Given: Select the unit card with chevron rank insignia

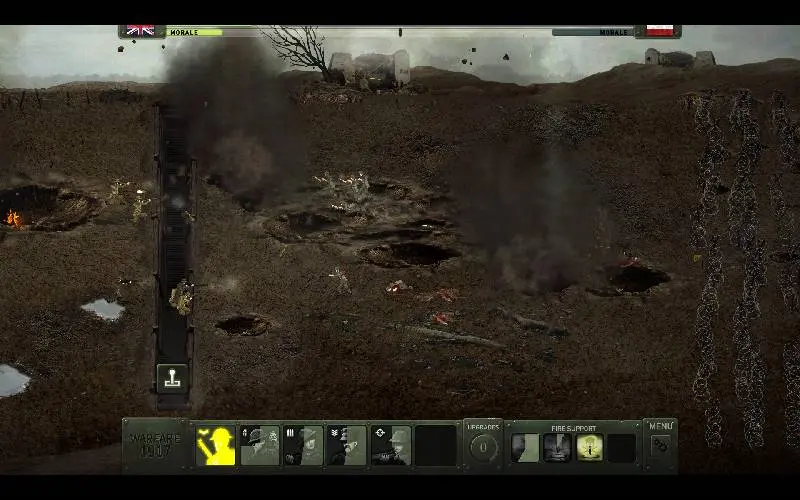Looking at the screenshot, I should pos(347,446).
